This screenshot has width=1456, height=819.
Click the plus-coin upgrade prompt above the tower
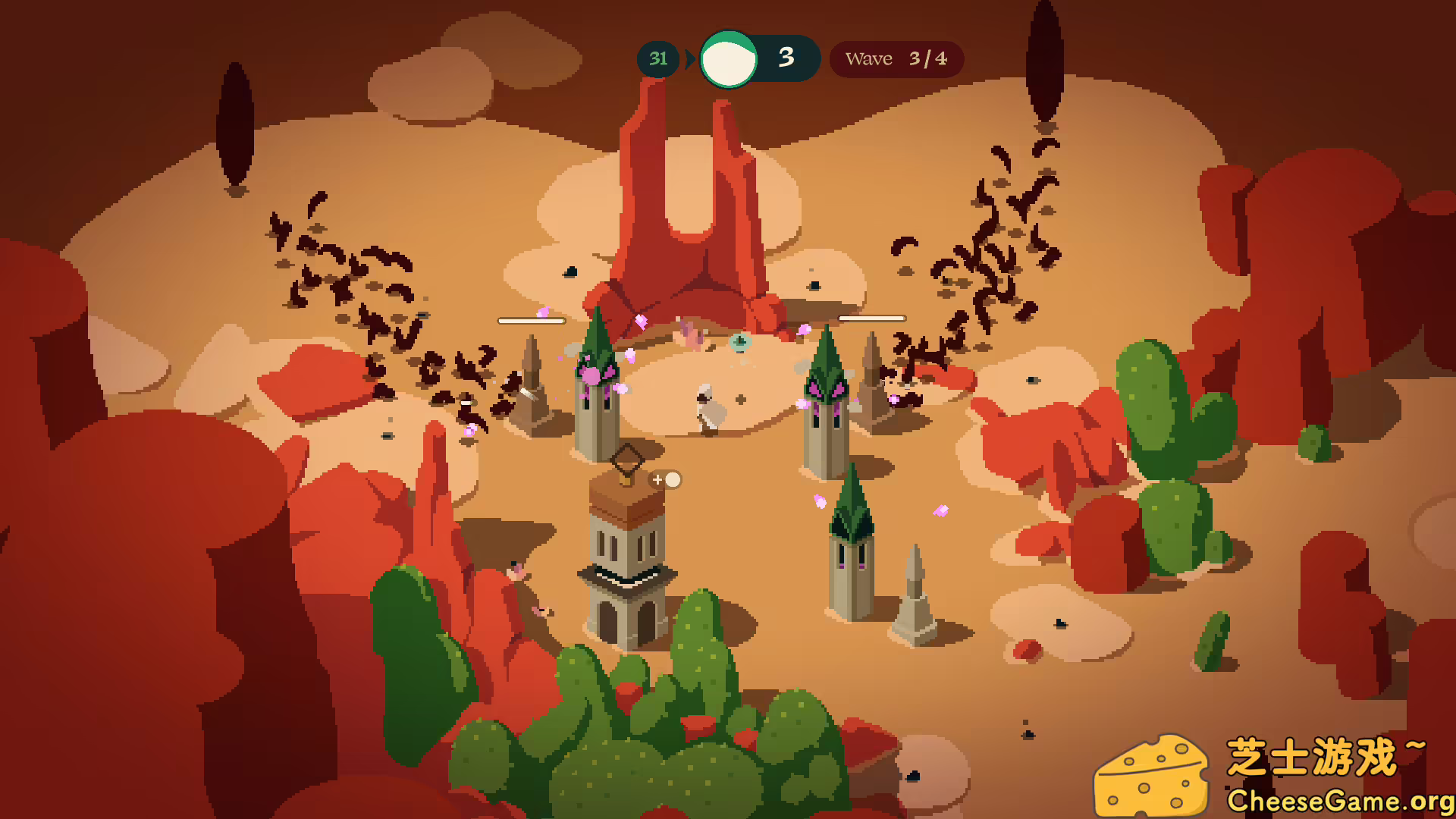click(x=666, y=479)
